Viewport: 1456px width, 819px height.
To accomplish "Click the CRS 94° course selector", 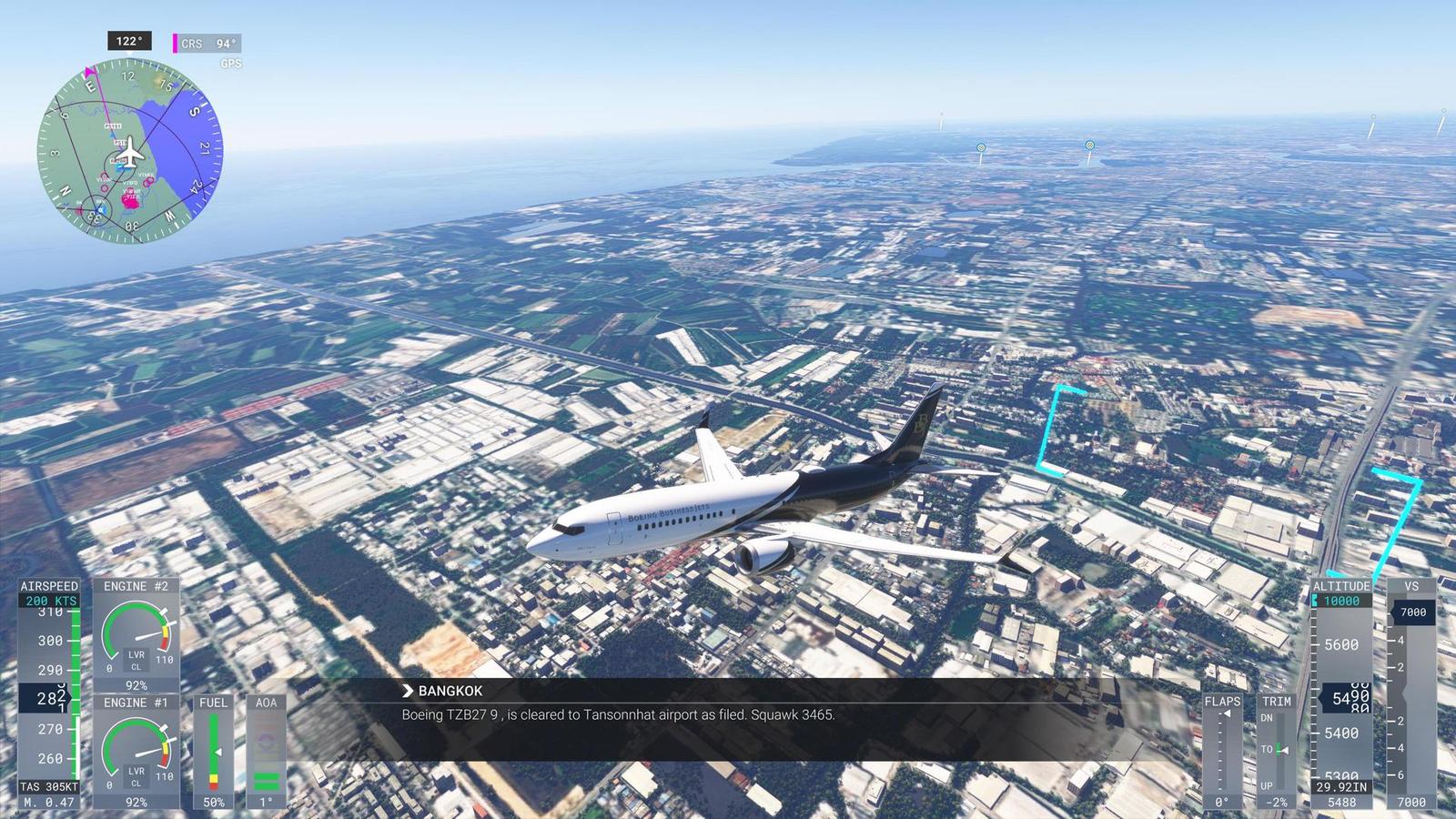I will click(x=209, y=40).
